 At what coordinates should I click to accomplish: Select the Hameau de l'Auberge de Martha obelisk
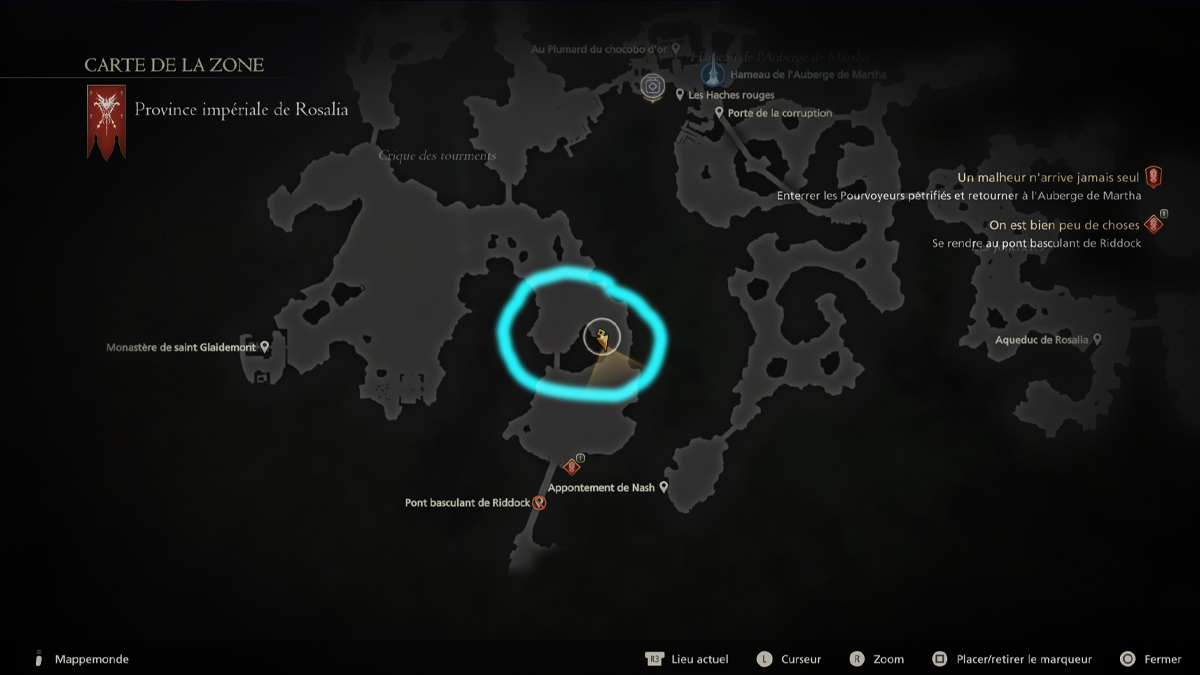tap(712, 72)
